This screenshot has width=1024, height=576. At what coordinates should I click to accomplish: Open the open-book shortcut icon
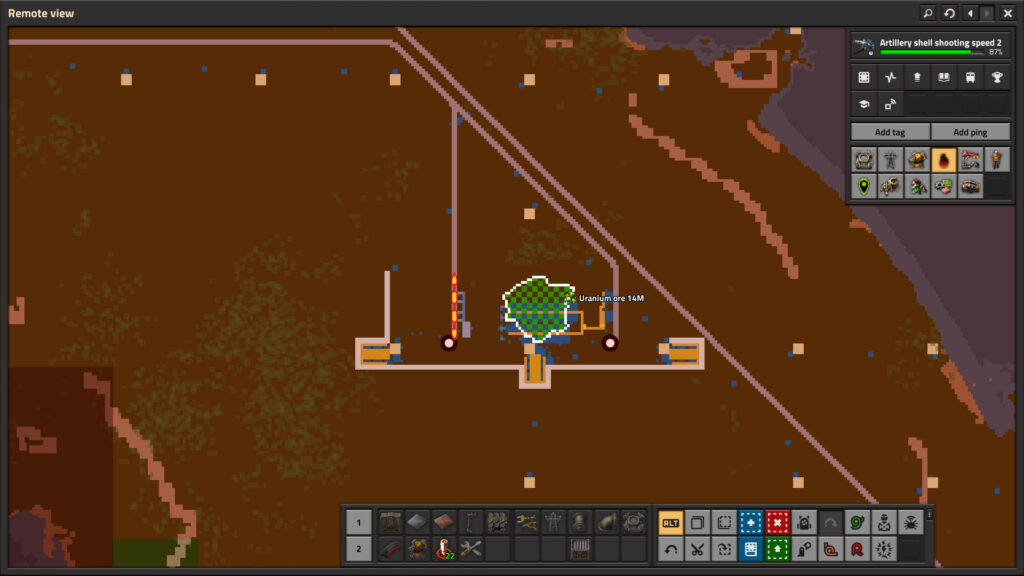943,78
